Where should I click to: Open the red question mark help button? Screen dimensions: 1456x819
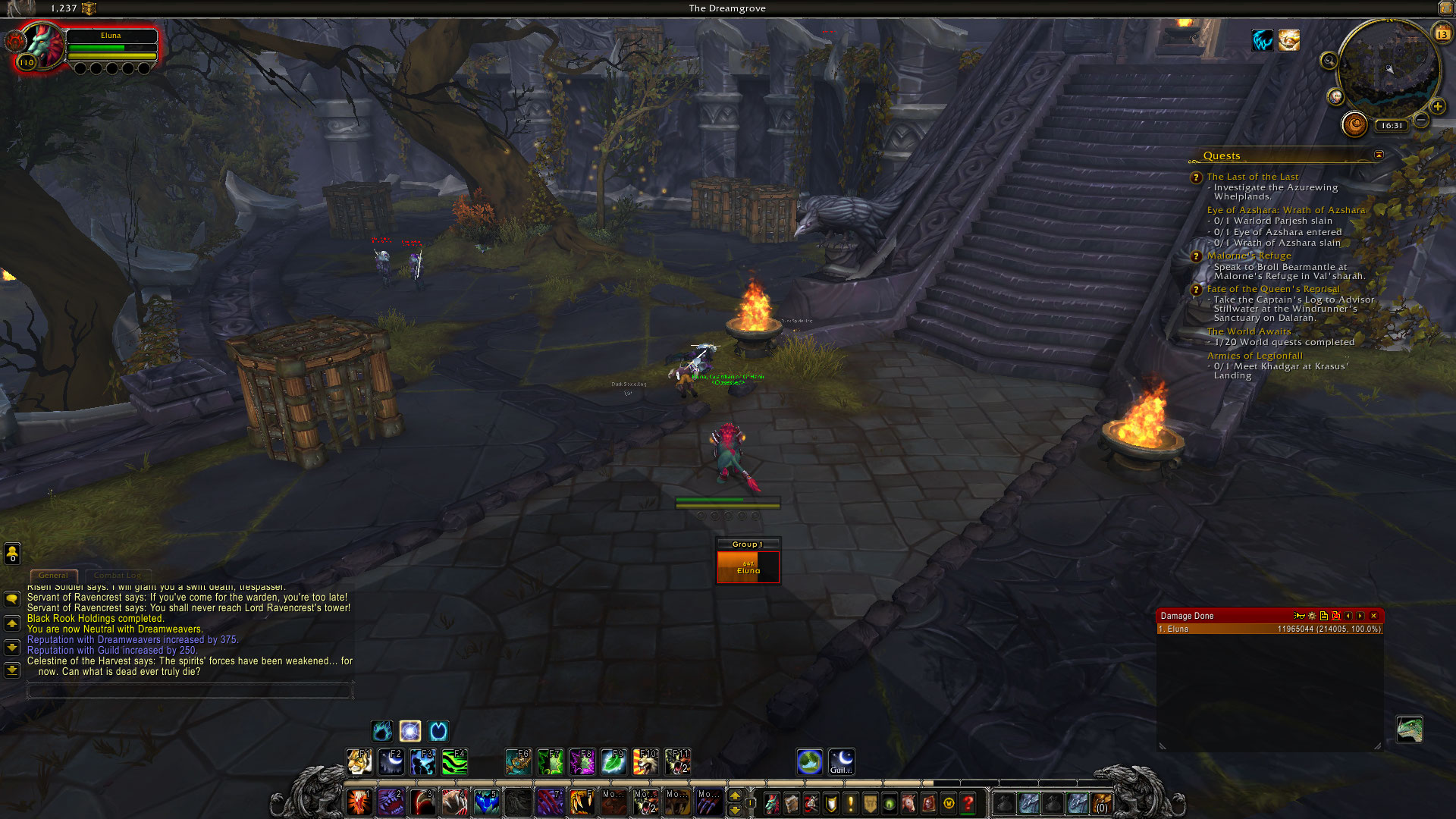coord(968,803)
